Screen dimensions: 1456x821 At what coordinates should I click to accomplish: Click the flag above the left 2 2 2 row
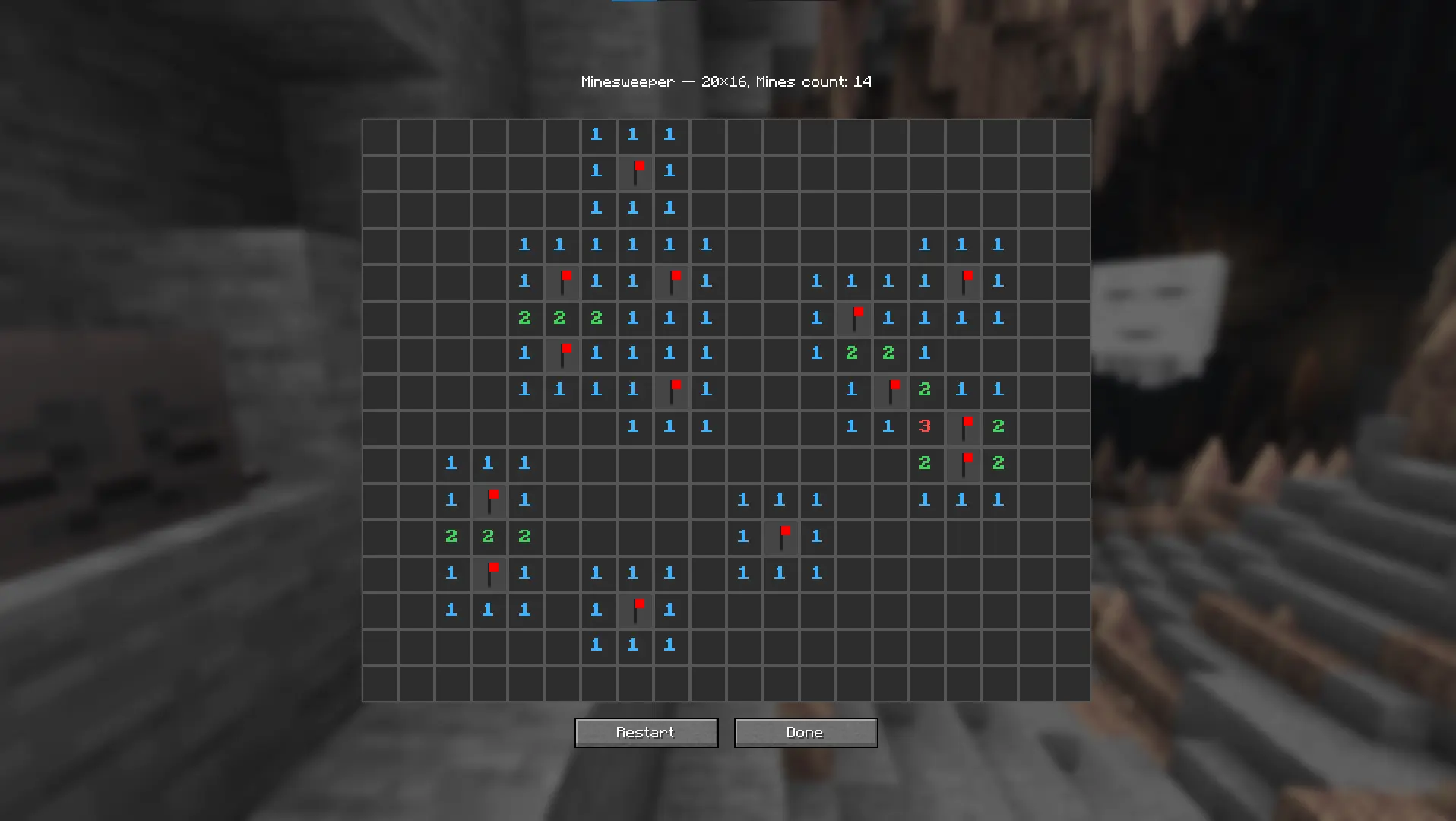(491, 497)
